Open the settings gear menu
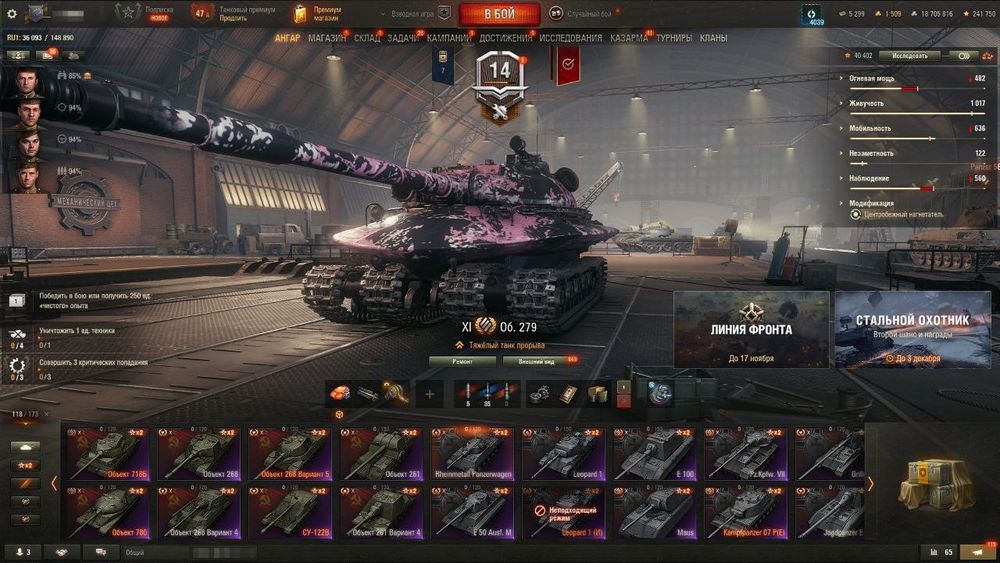This screenshot has height=563, width=1000. coord(11,14)
